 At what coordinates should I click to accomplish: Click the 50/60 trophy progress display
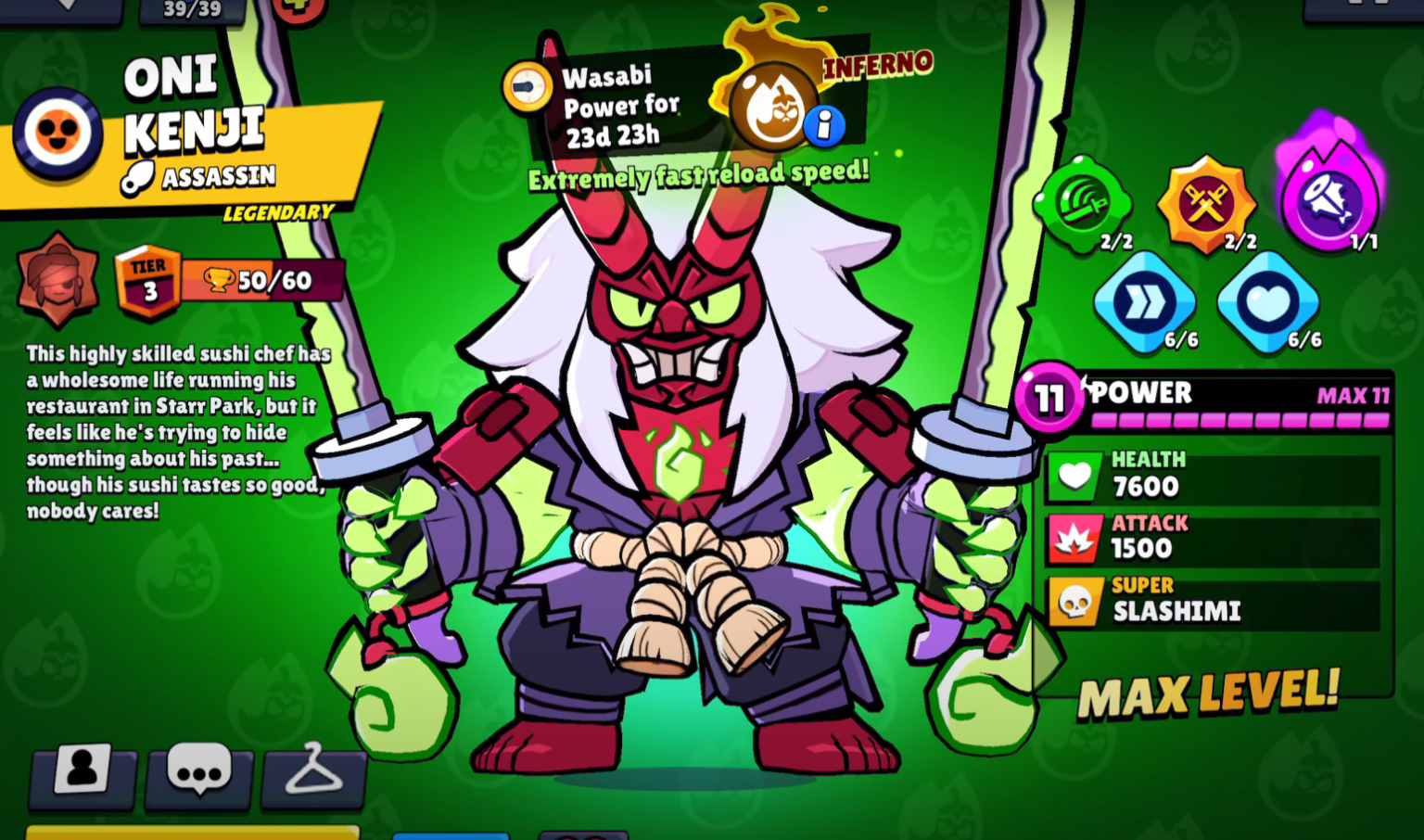click(265, 278)
